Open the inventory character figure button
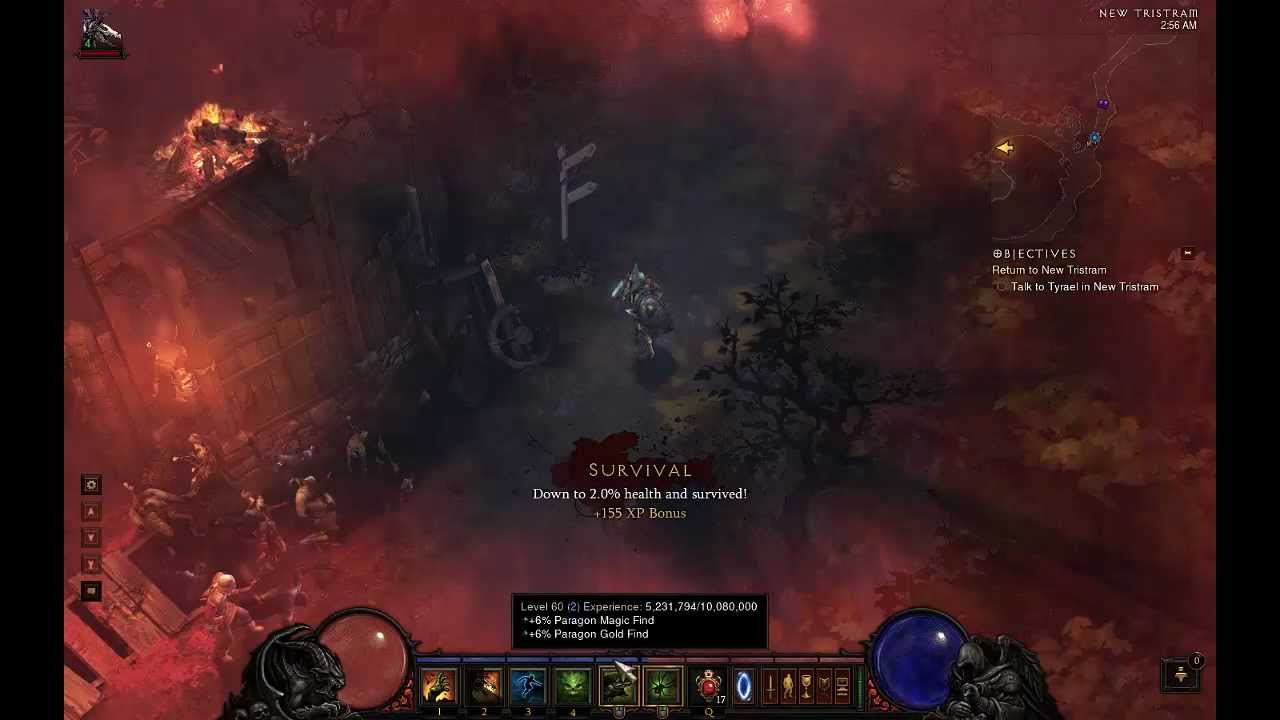Viewport: 1280px width, 720px height. (x=788, y=687)
